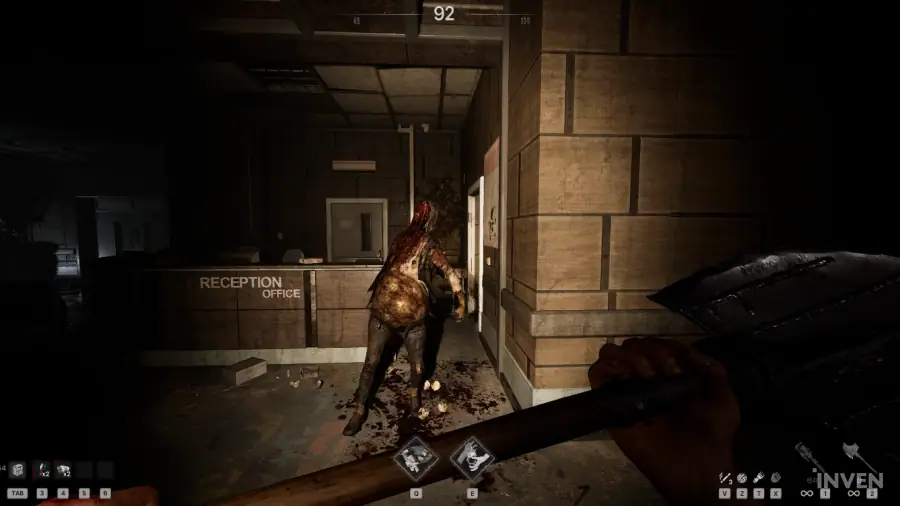This screenshot has height=506, width=900.
Task: Activate the left diamond ability icon
Action: pyautogui.click(x=414, y=459)
